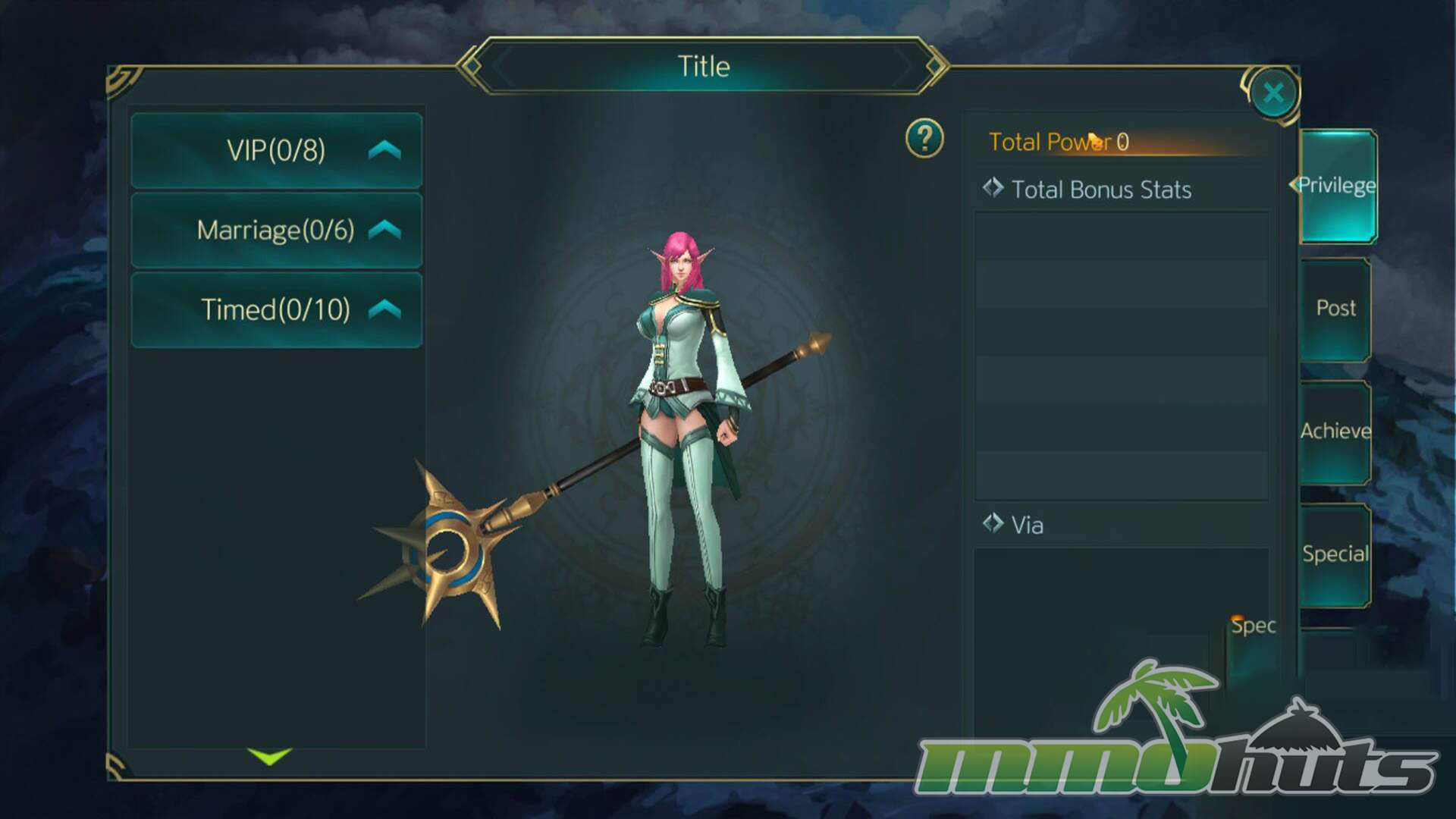This screenshot has height=819, width=1456.
Task: Switch to the Privilege tab
Action: 1337,186
